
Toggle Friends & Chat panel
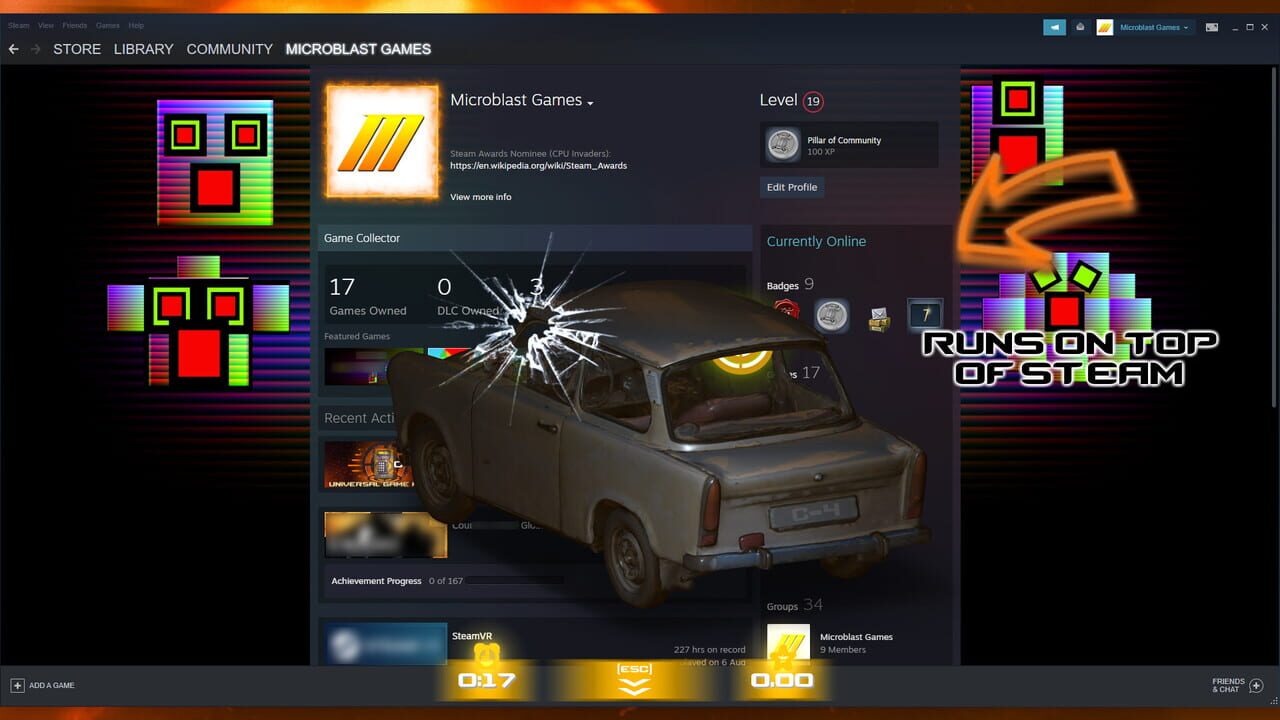click(1228, 685)
